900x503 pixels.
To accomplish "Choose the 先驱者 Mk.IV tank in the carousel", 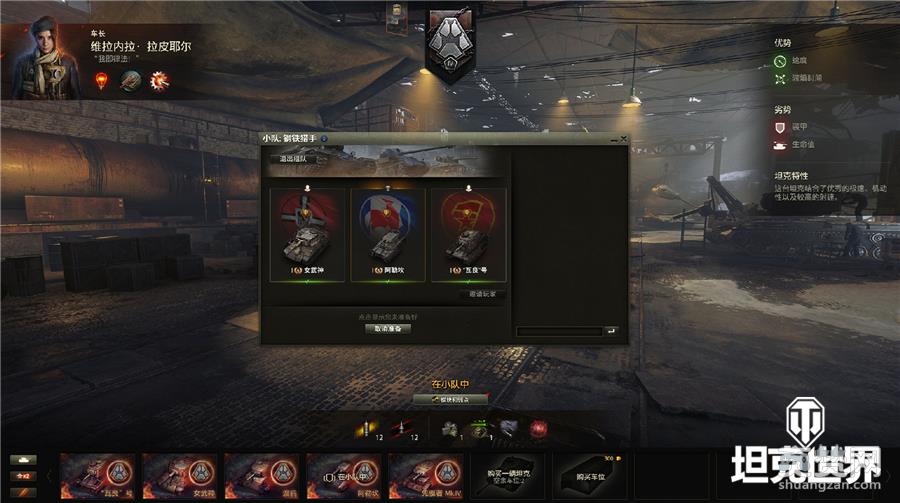I will (426, 475).
